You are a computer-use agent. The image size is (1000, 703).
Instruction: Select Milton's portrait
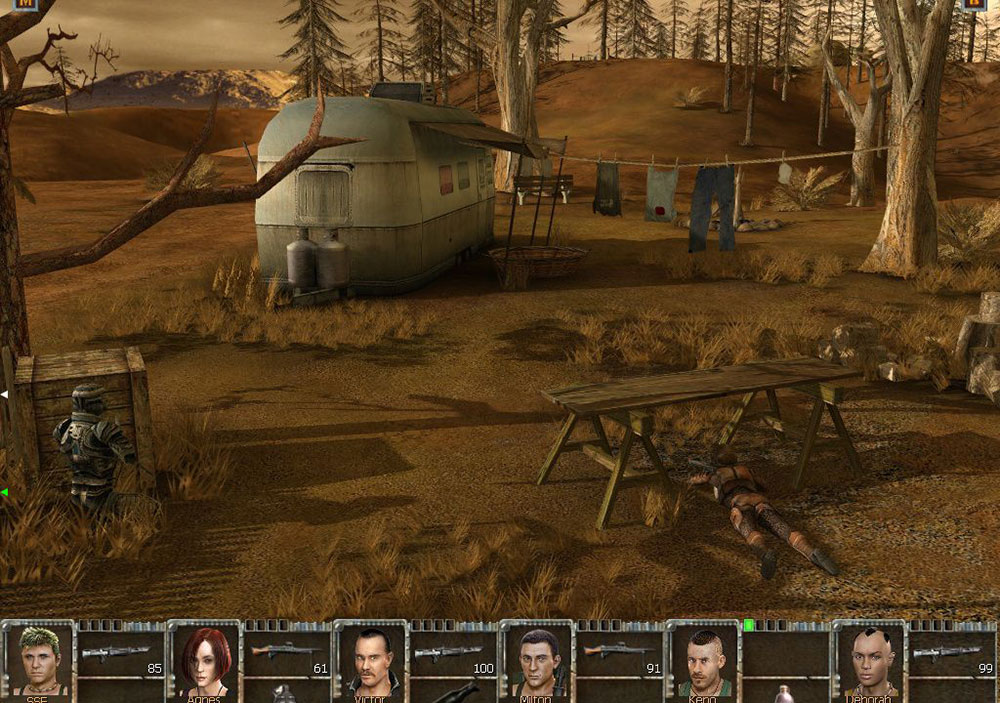pyautogui.click(x=537, y=660)
